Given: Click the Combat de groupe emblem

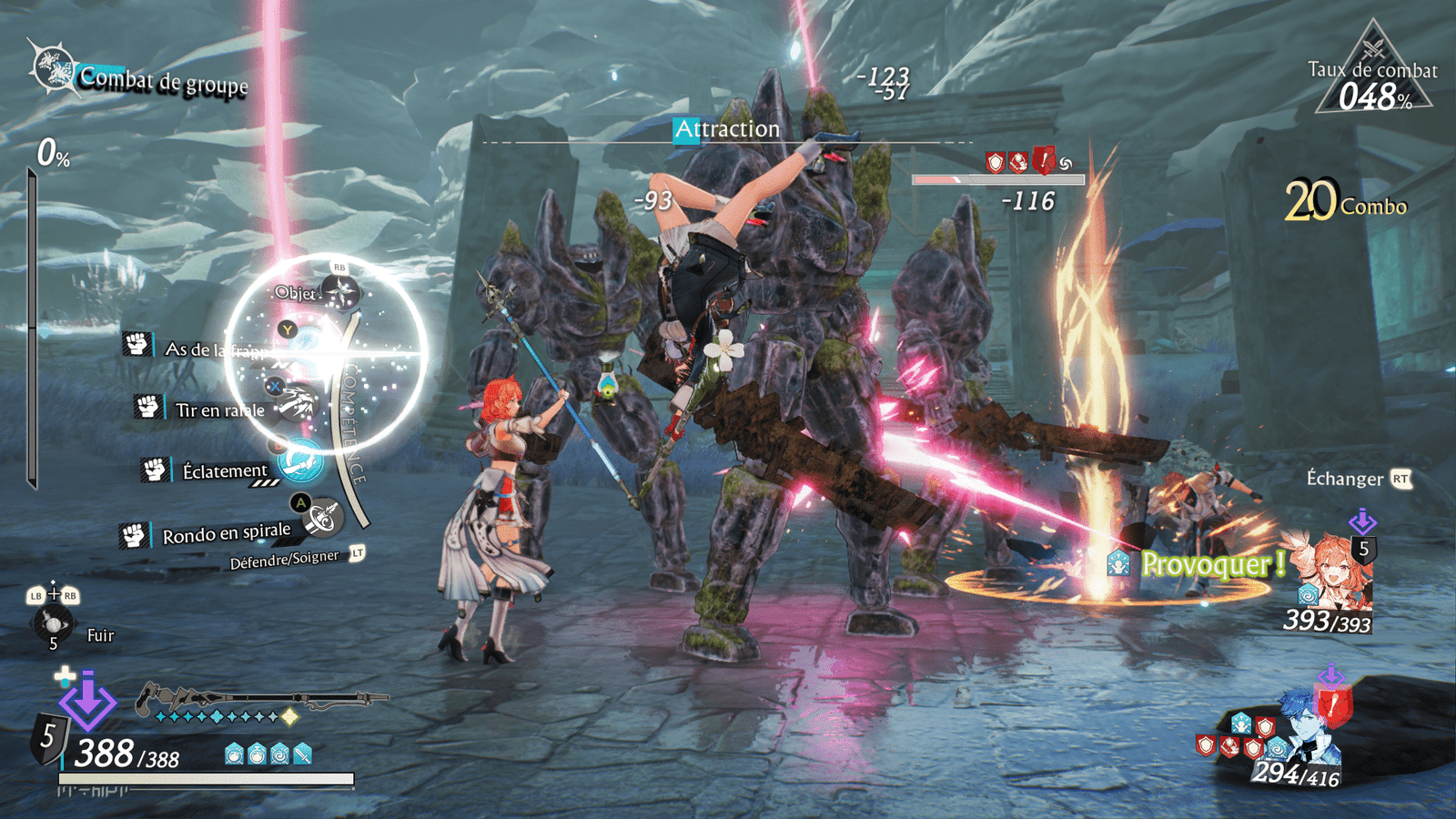Looking at the screenshot, I should (x=53, y=67).
